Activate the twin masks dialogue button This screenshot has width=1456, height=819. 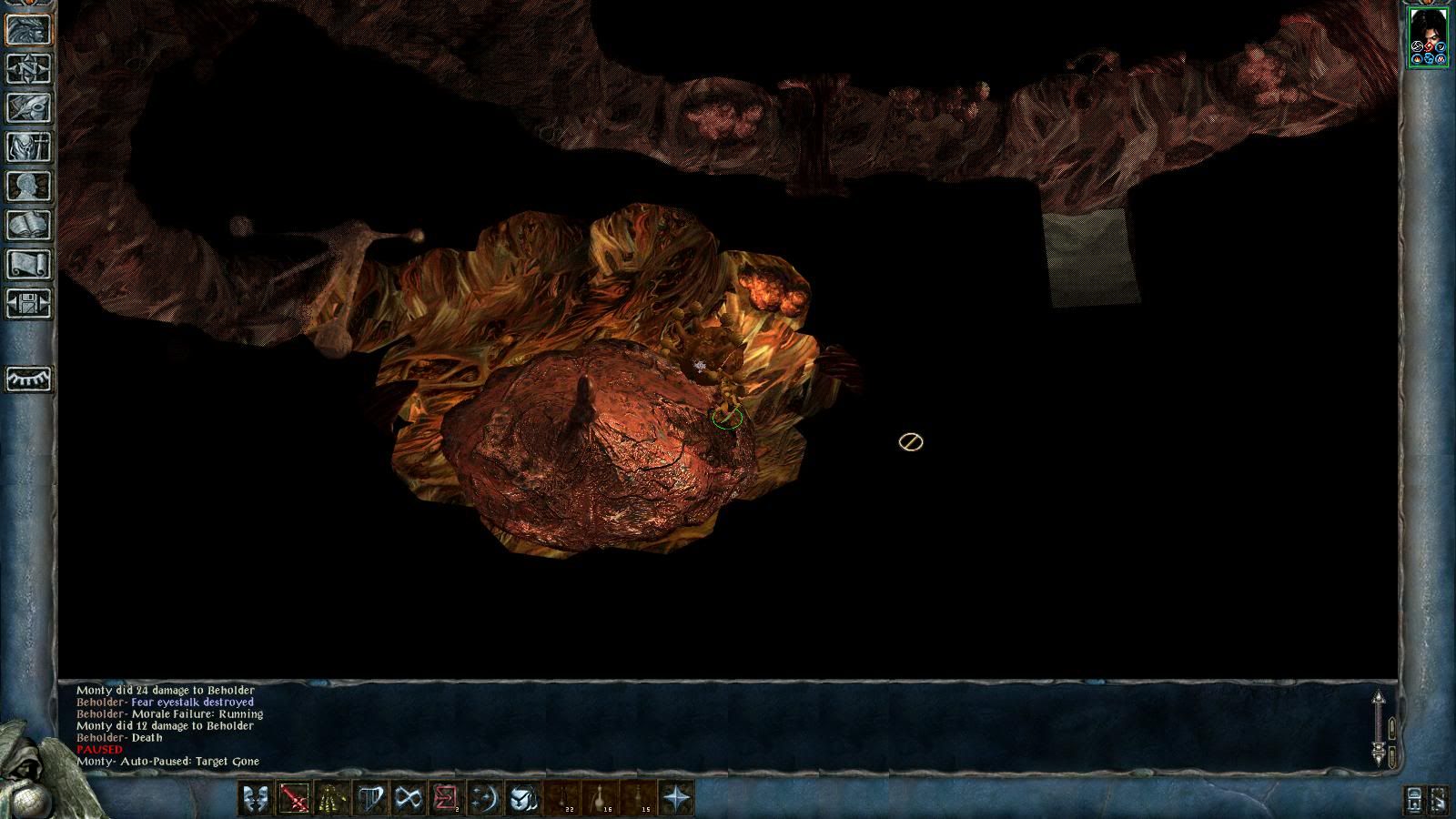point(255,799)
